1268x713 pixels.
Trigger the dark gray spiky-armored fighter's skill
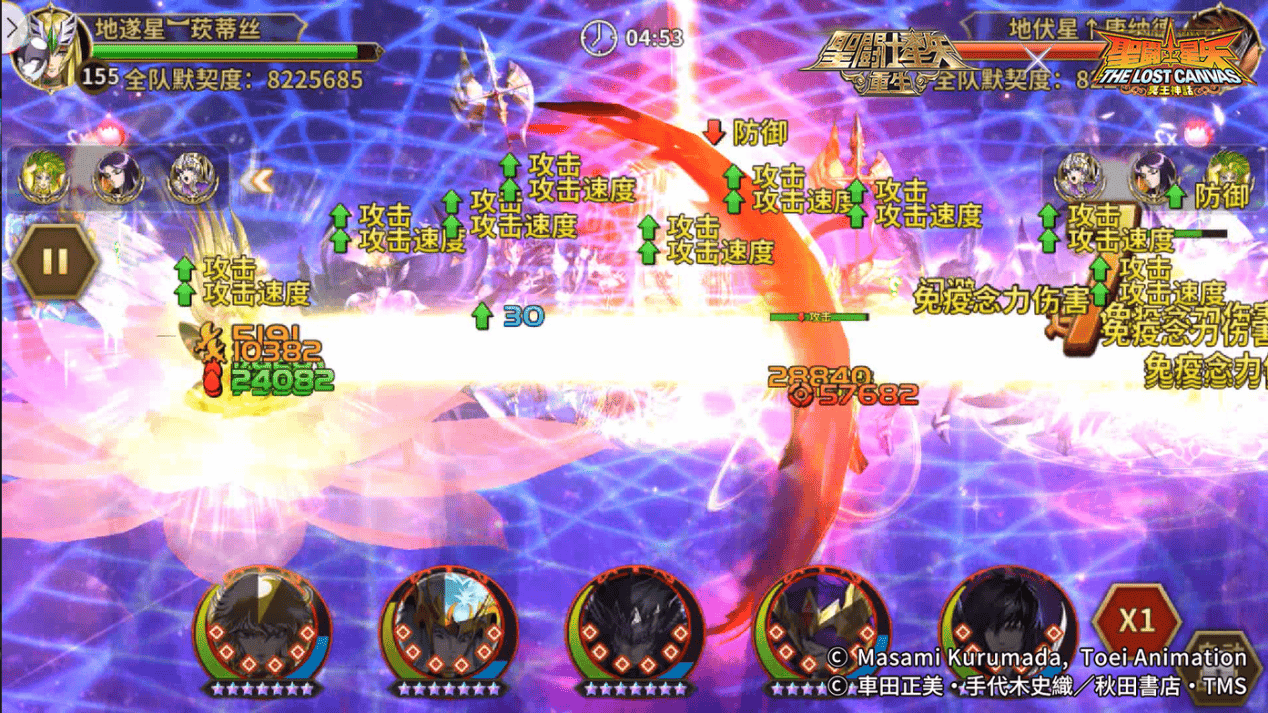(x=634, y=625)
